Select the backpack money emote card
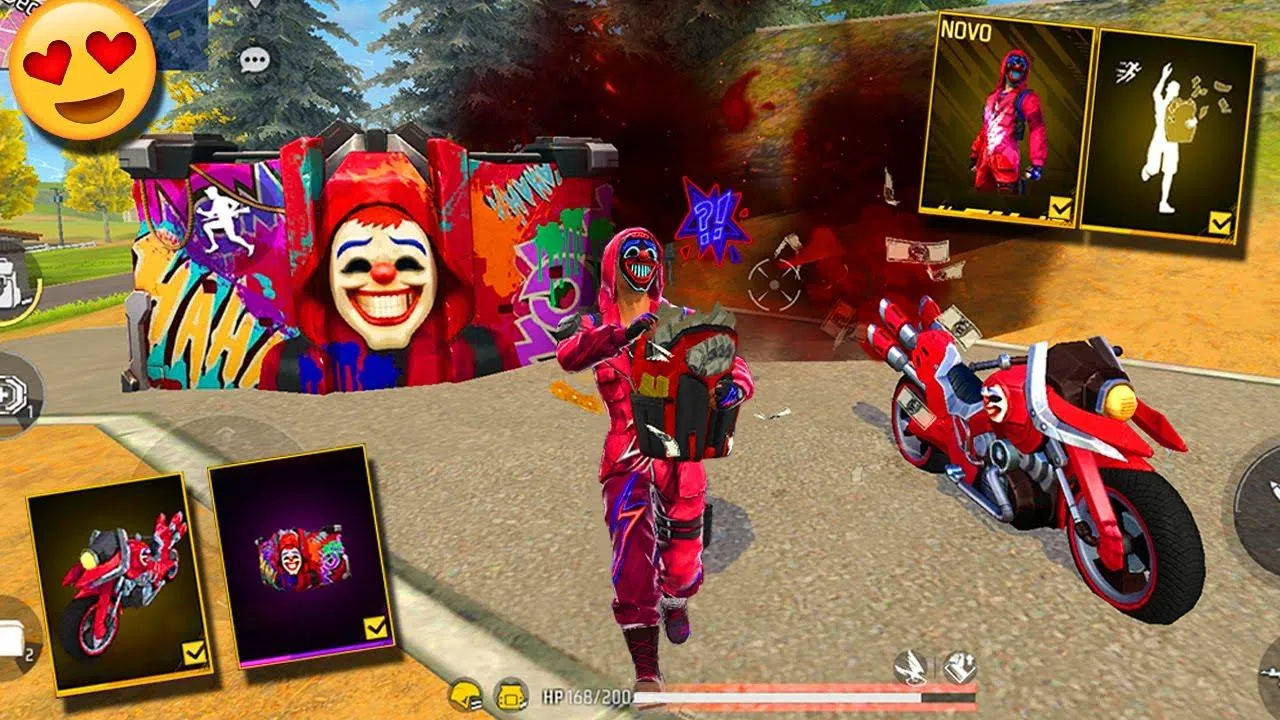This screenshot has width=1280, height=720. click(1168, 131)
